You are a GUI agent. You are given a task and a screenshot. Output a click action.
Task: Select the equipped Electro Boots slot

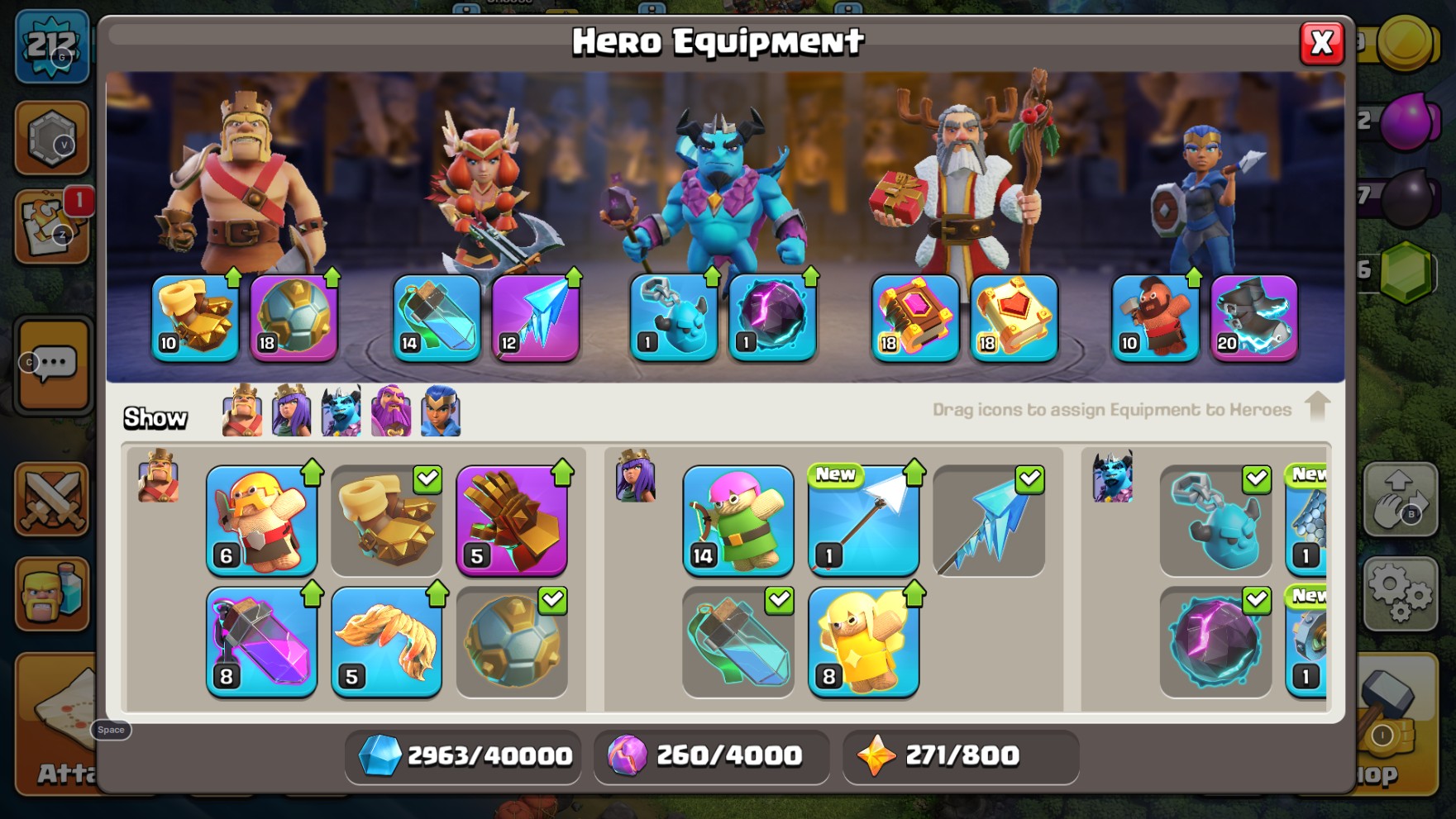click(1253, 318)
